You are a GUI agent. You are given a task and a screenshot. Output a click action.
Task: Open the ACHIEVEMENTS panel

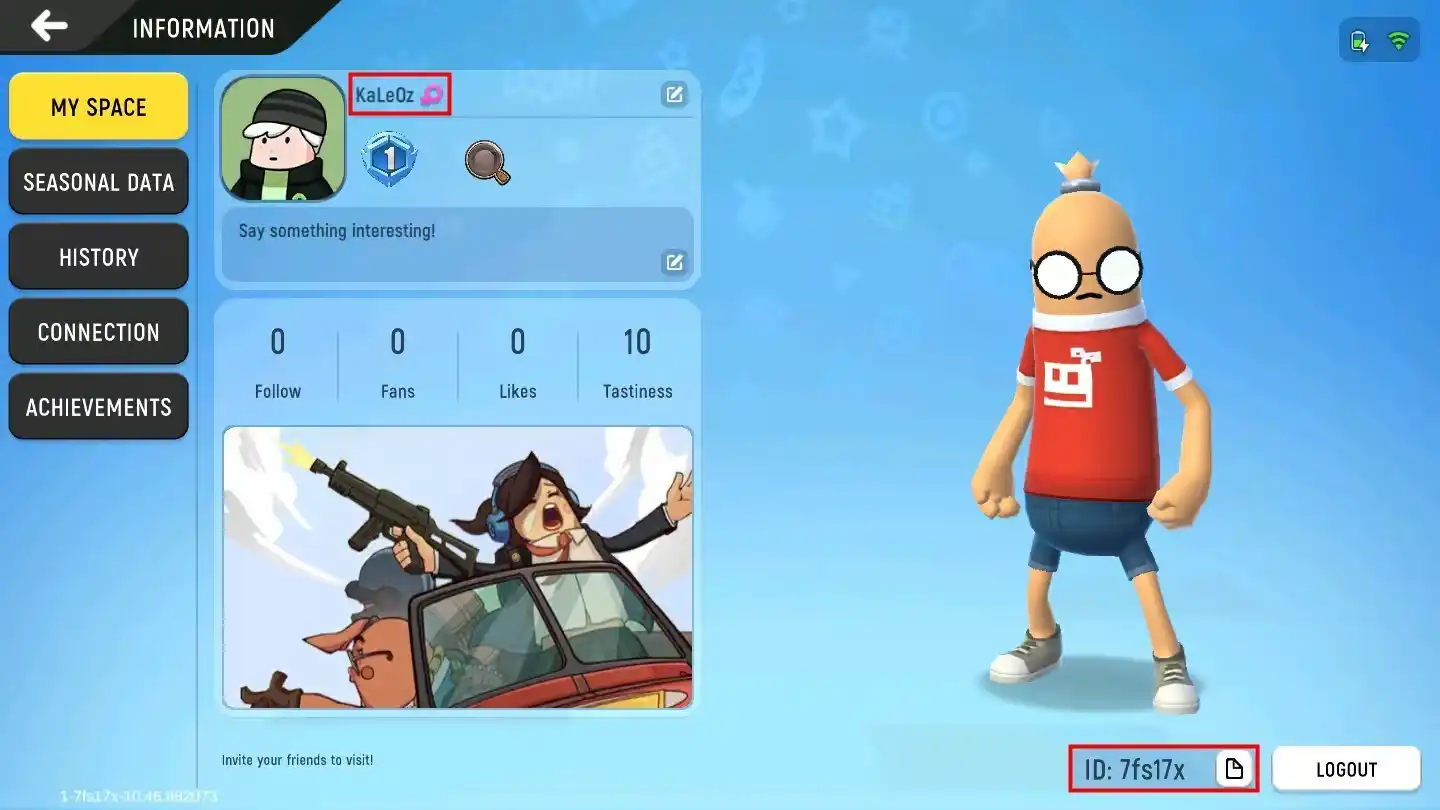tap(98, 406)
